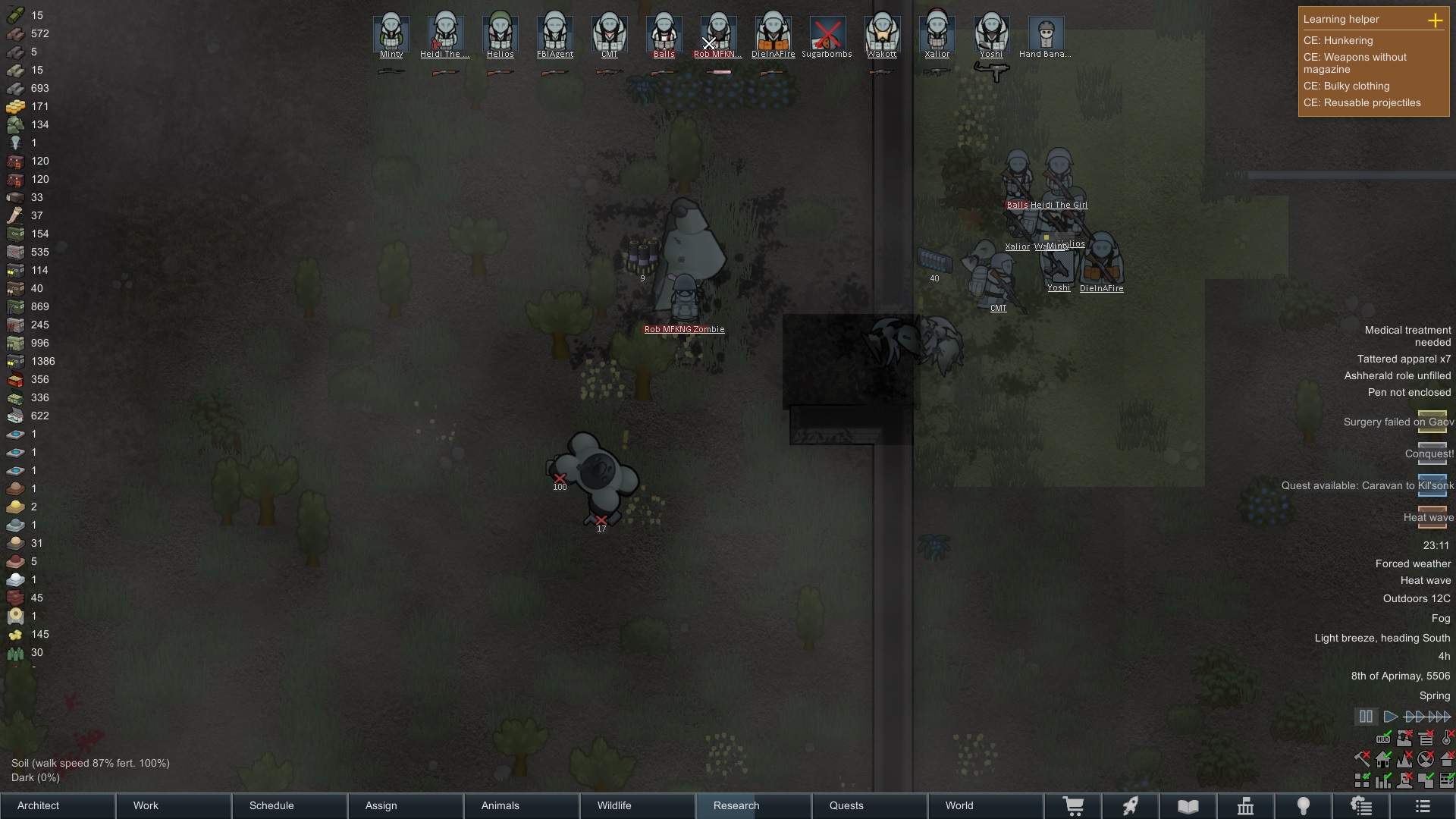1456x819 pixels.
Task: Select Wakott's portrait in the colonist bar
Action: pyautogui.click(x=883, y=32)
